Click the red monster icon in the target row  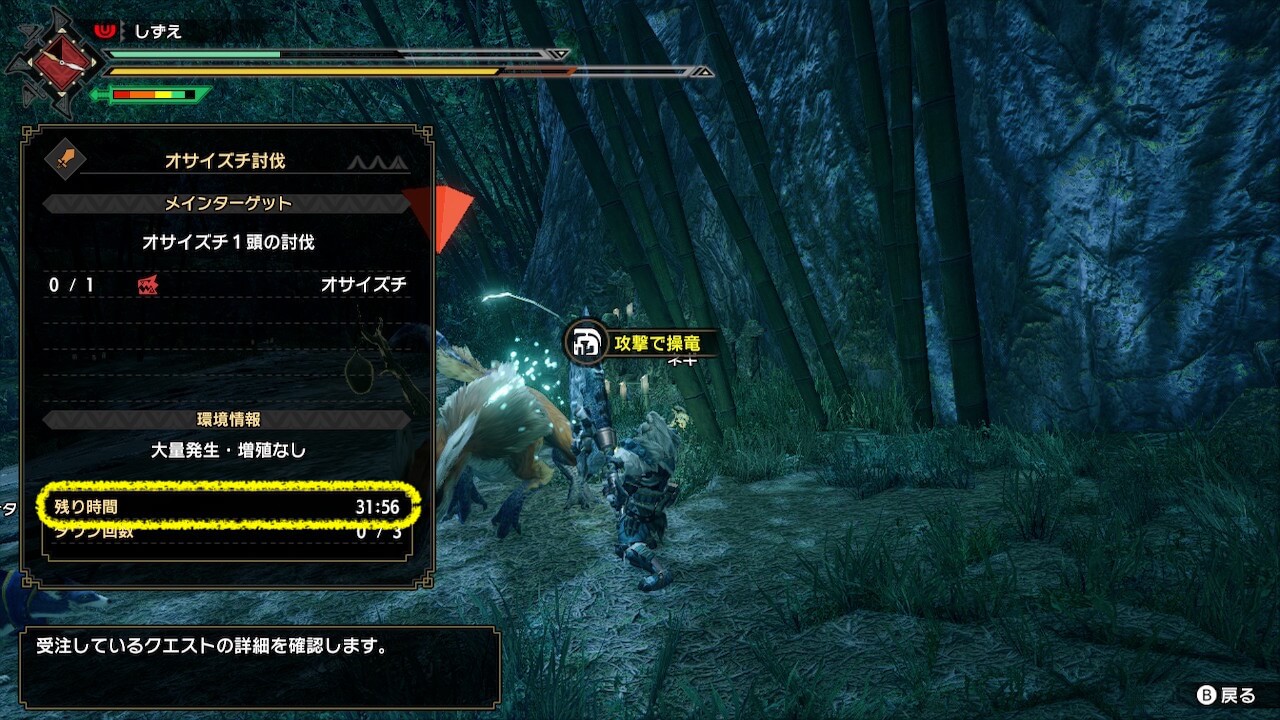coord(147,285)
